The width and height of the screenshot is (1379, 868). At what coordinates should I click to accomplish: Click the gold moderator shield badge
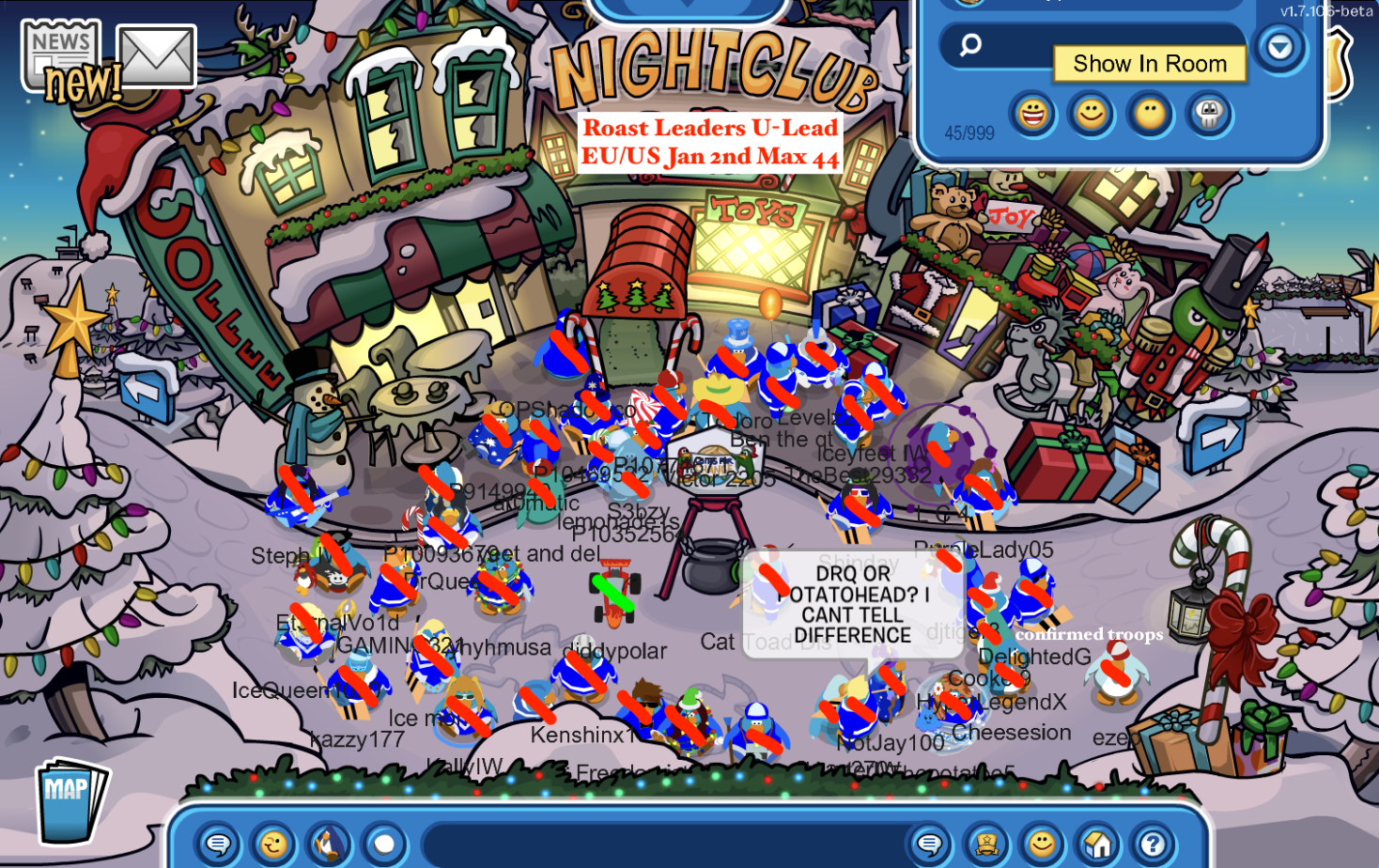[x=1340, y=64]
